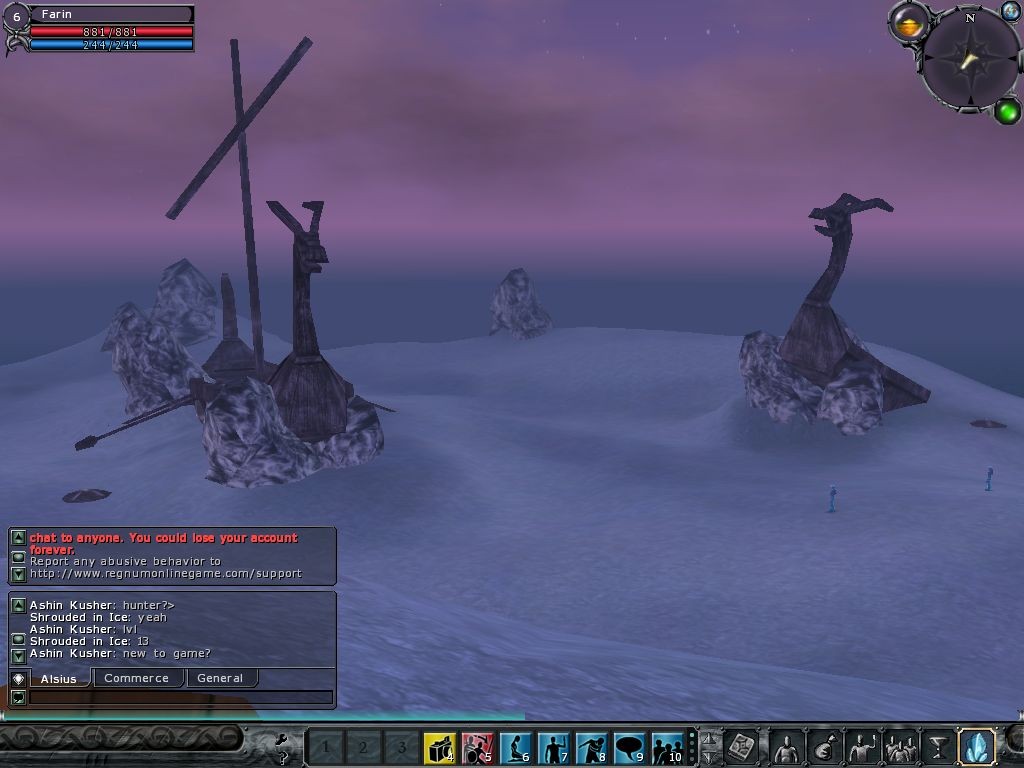Viewport: 1024px width, 768px height.
Task: Click the chat text input field
Action: coord(180,697)
